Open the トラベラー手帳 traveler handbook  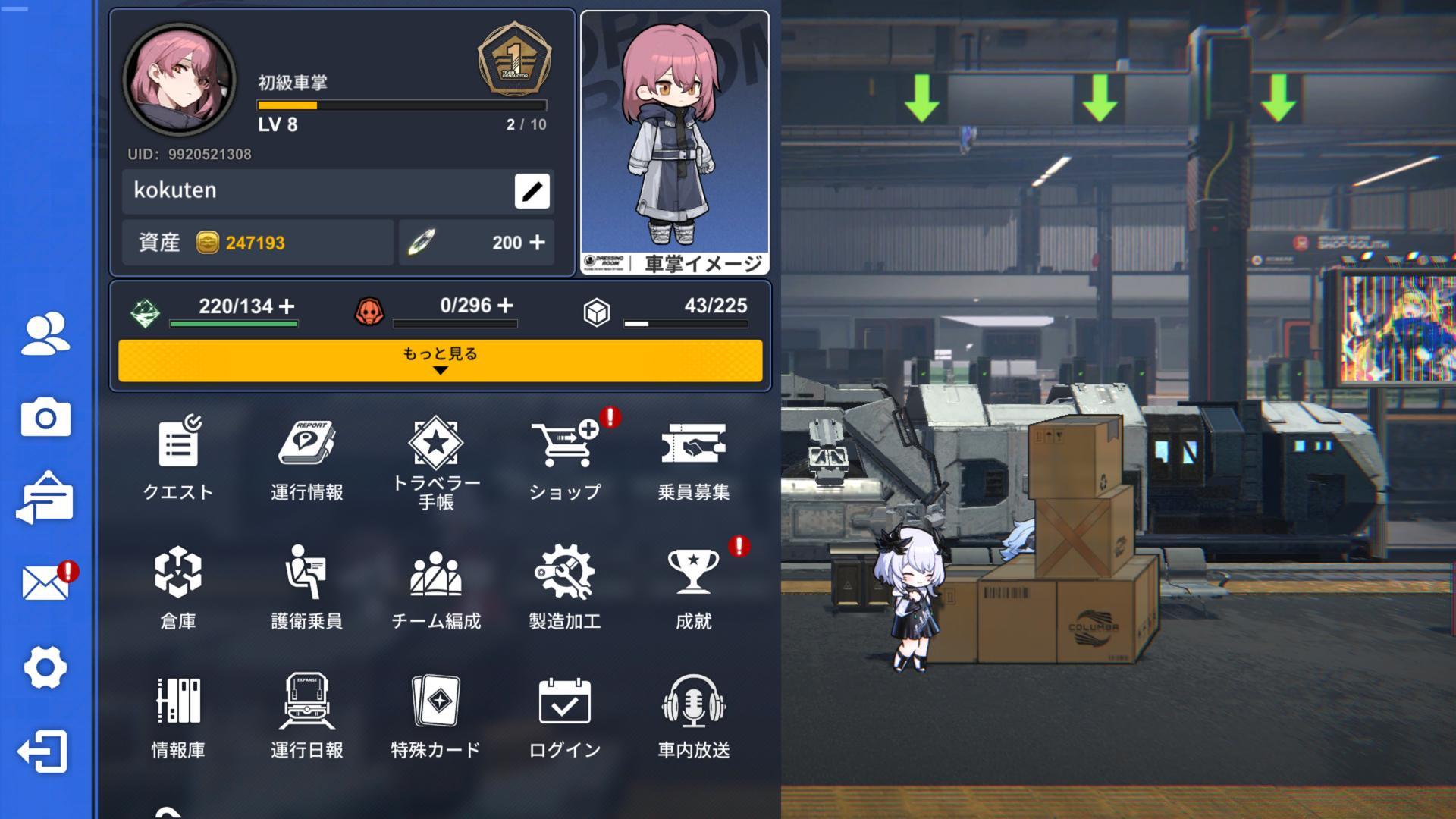[435, 459]
